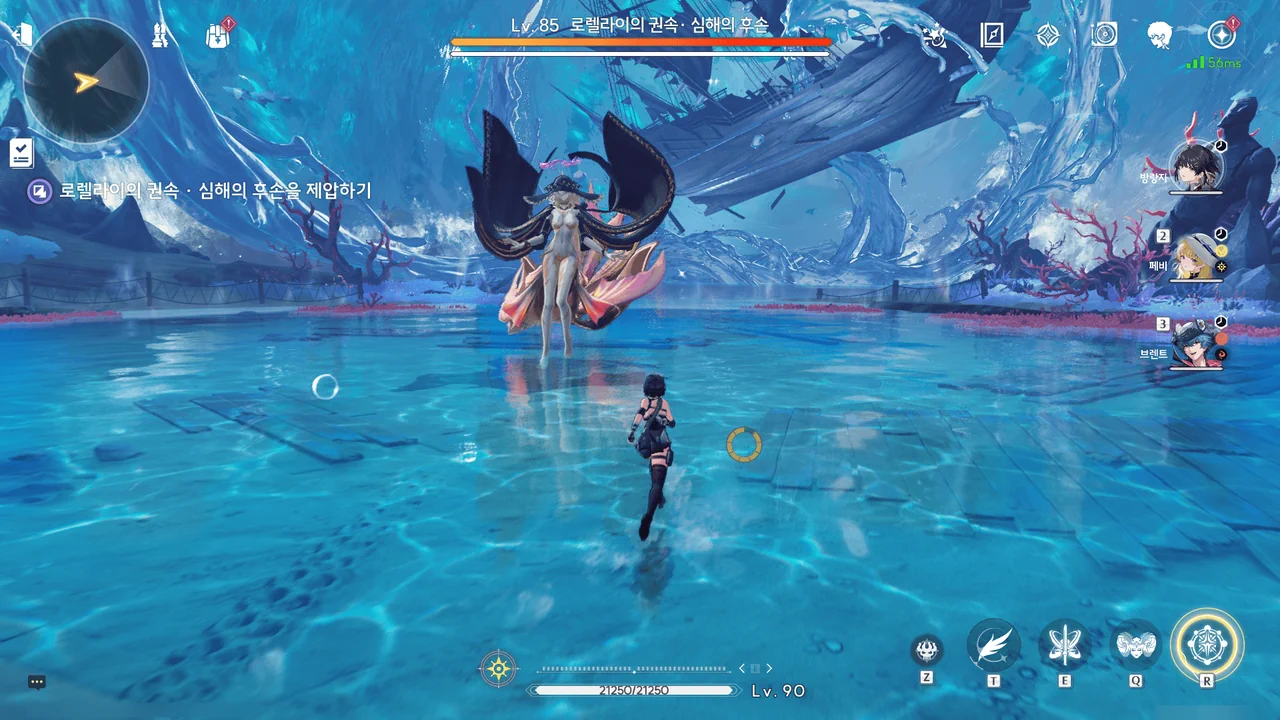Switch to the first party member portrait
This screenshot has height=720, width=1280.
(1197, 167)
